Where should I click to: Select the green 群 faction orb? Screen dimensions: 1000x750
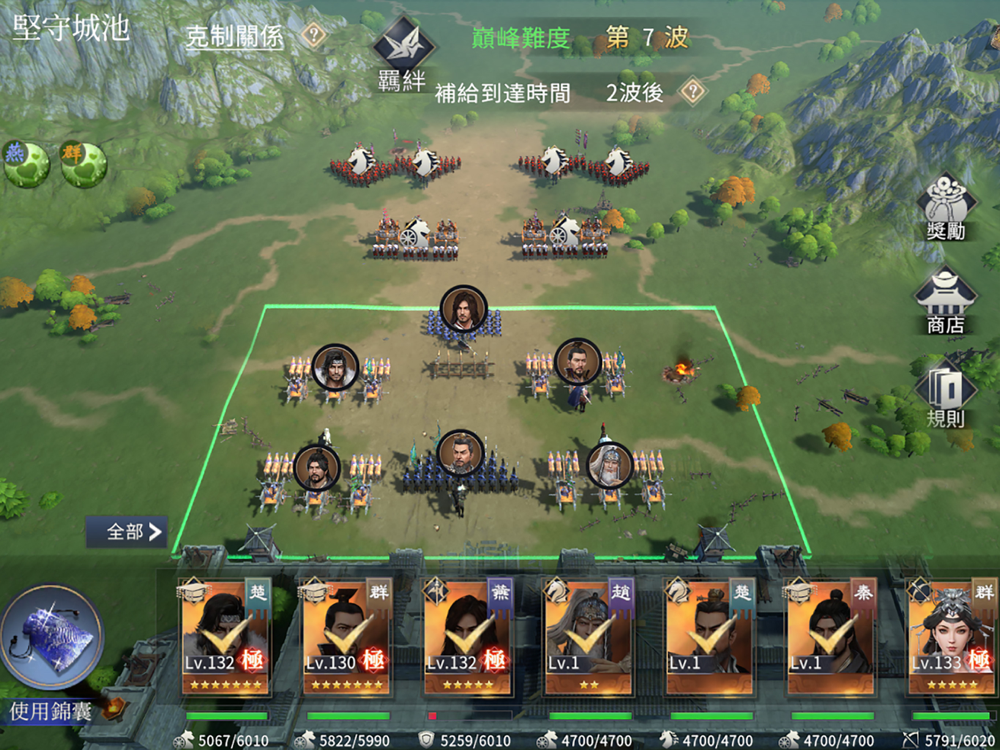(x=84, y=164)
